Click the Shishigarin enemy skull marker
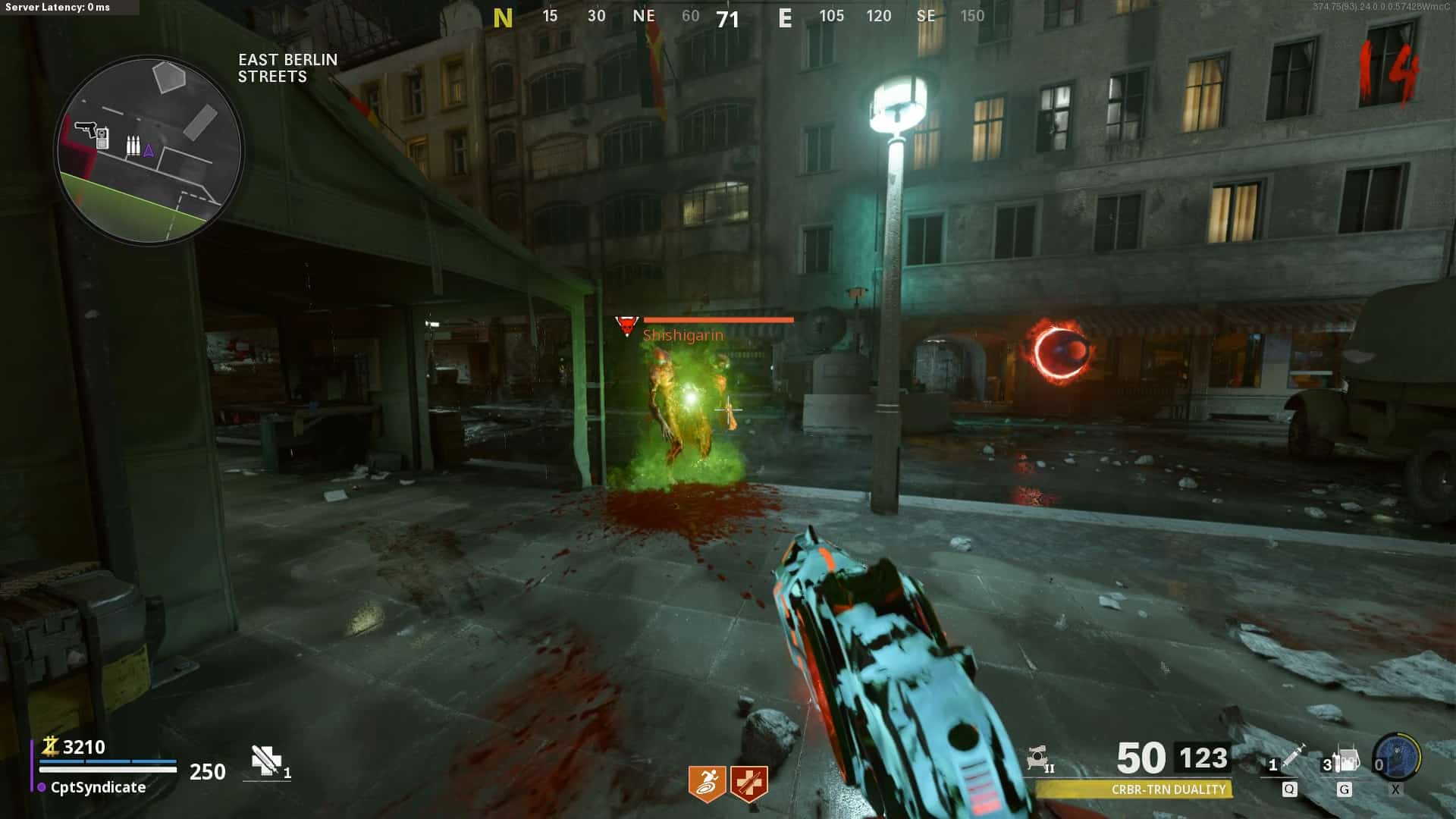The height and width of the screenshot is (819, 1456). click(626, 327)
